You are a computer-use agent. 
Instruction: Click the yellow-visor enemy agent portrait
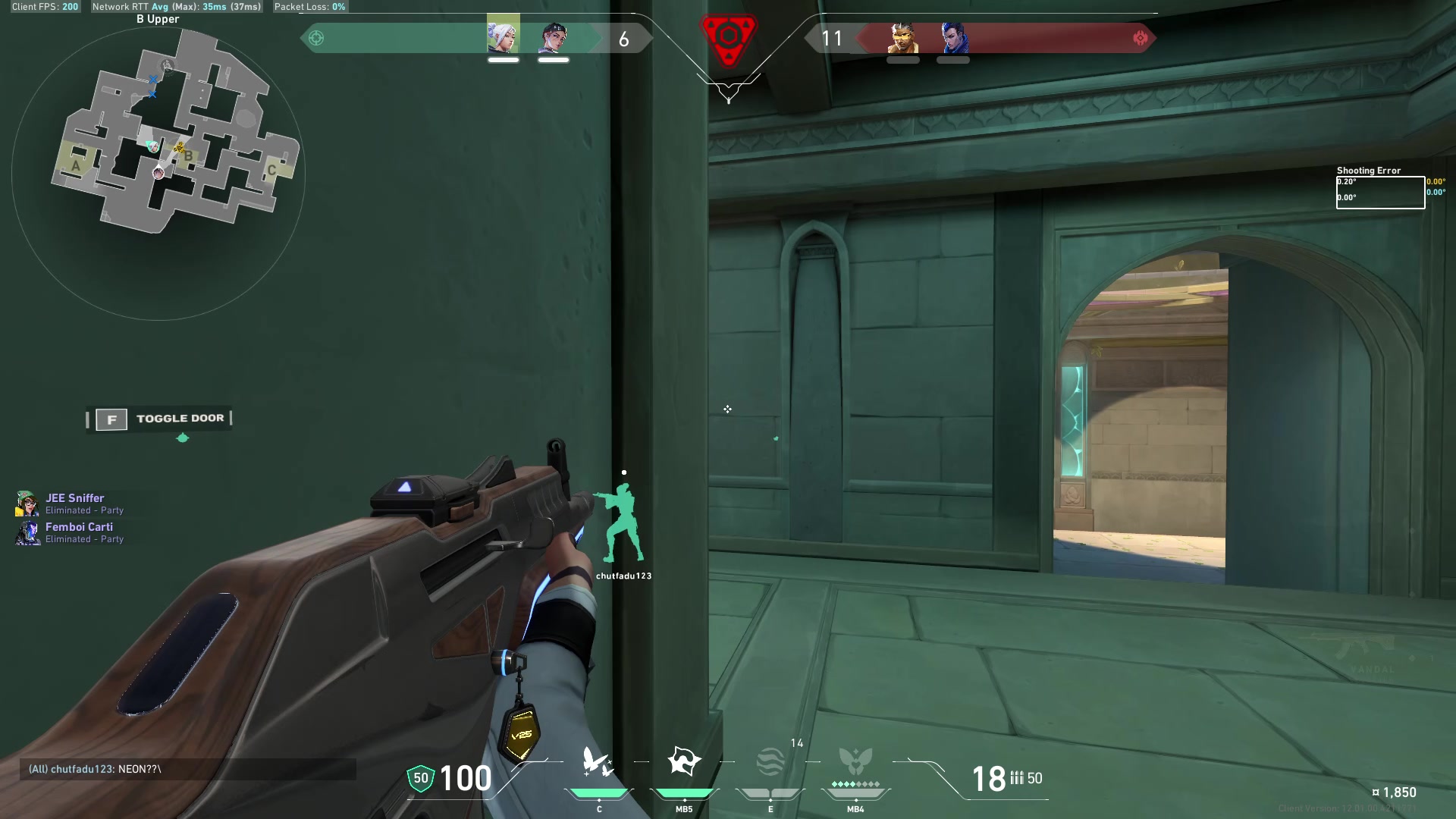point(902,37)
